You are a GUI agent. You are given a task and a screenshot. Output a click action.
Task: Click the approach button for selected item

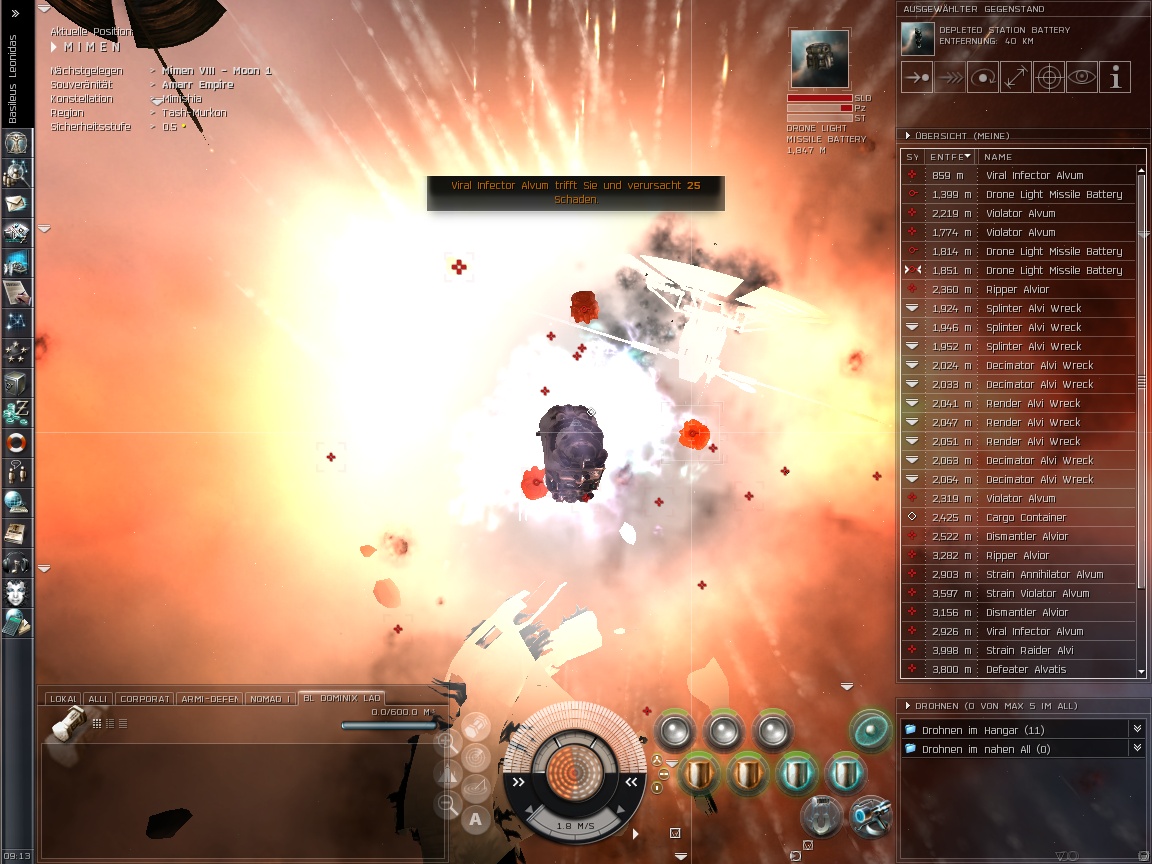[x=916, y=77]
